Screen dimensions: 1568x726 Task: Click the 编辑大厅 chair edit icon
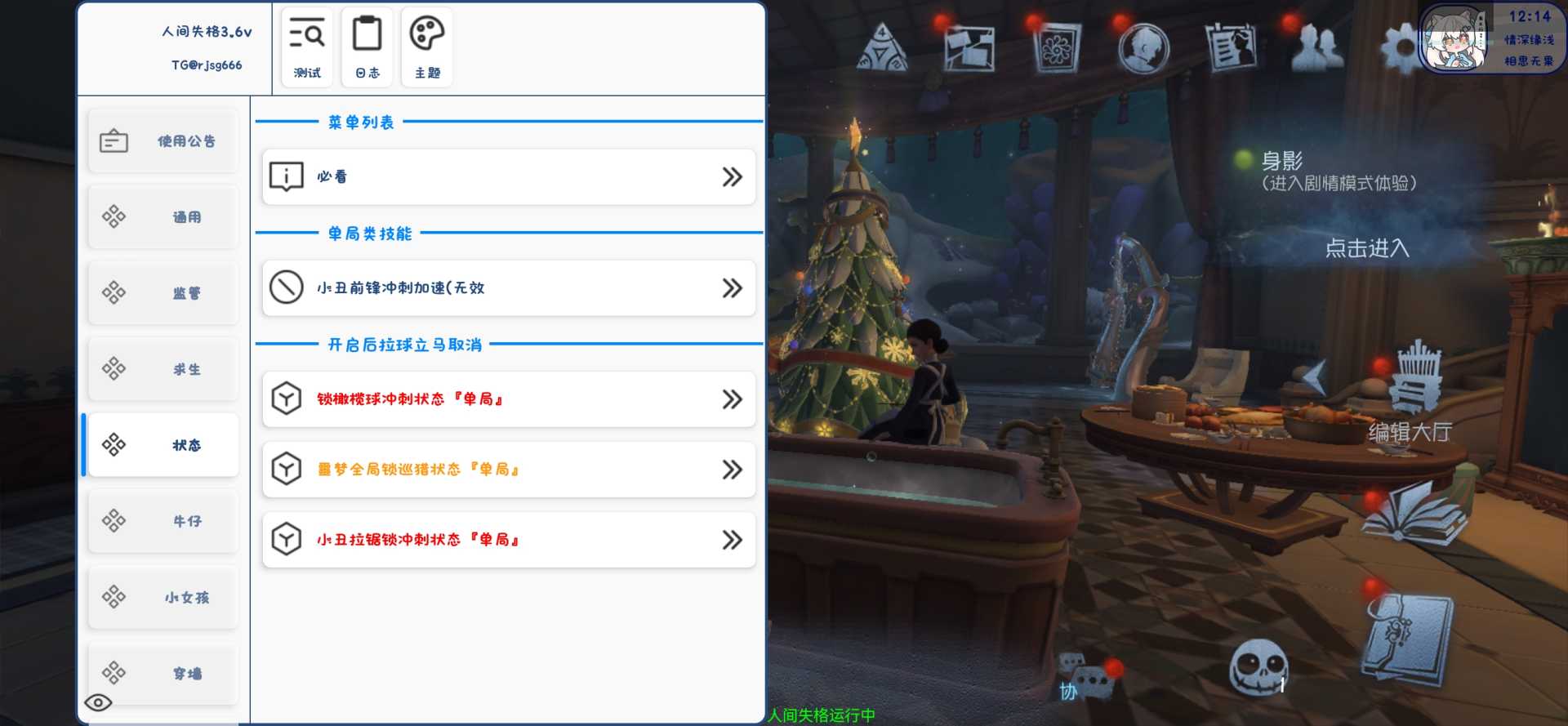(1414, 380)
